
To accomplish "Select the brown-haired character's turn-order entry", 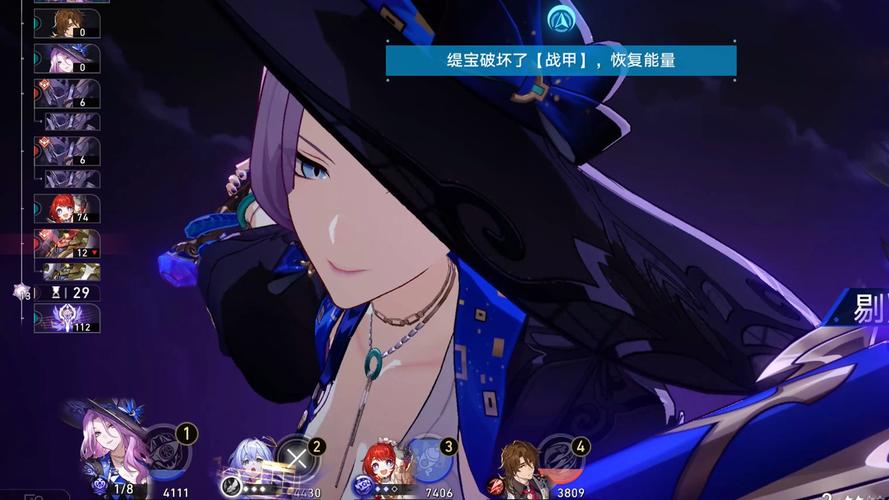I will click(x=67, y=23).
